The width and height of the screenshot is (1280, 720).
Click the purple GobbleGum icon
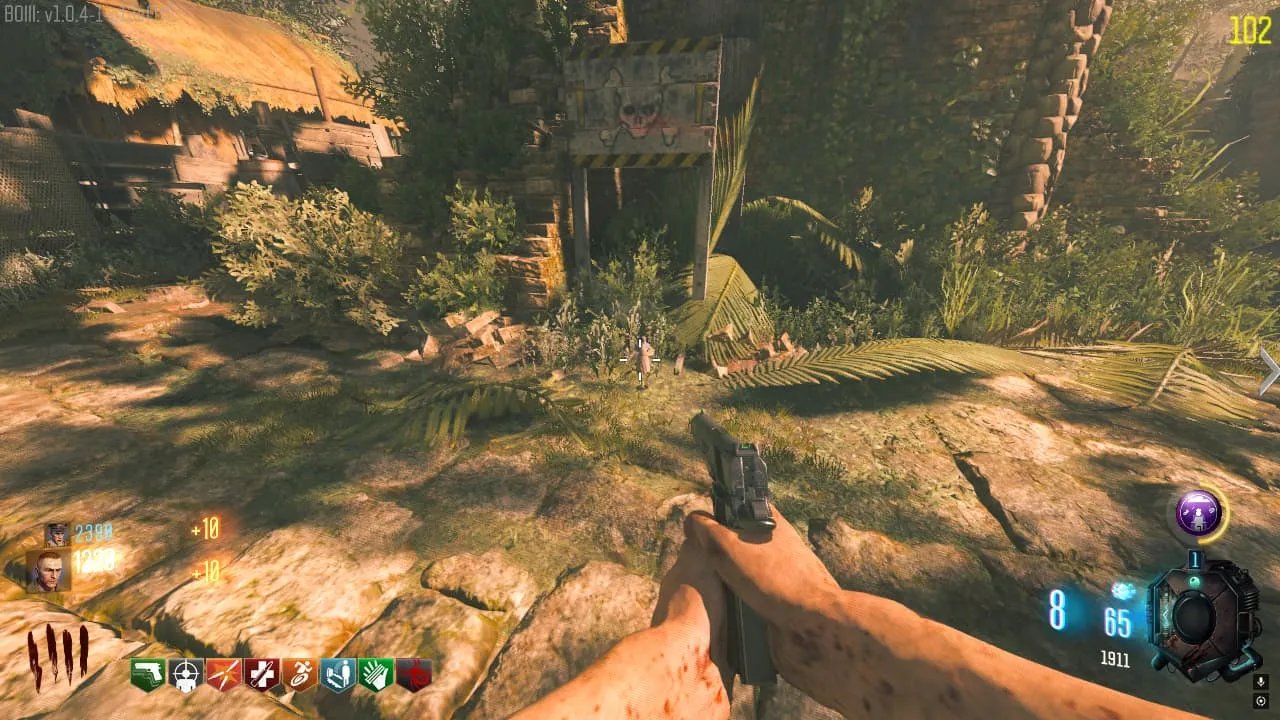click(x=1198, y=514)
